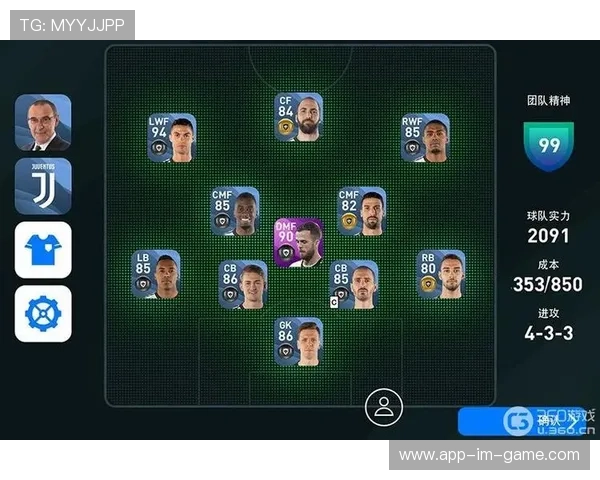This screenshot has width=600, height=480.
Task: Pick the CMF 82 midfielder card
Action: (361, 211)
